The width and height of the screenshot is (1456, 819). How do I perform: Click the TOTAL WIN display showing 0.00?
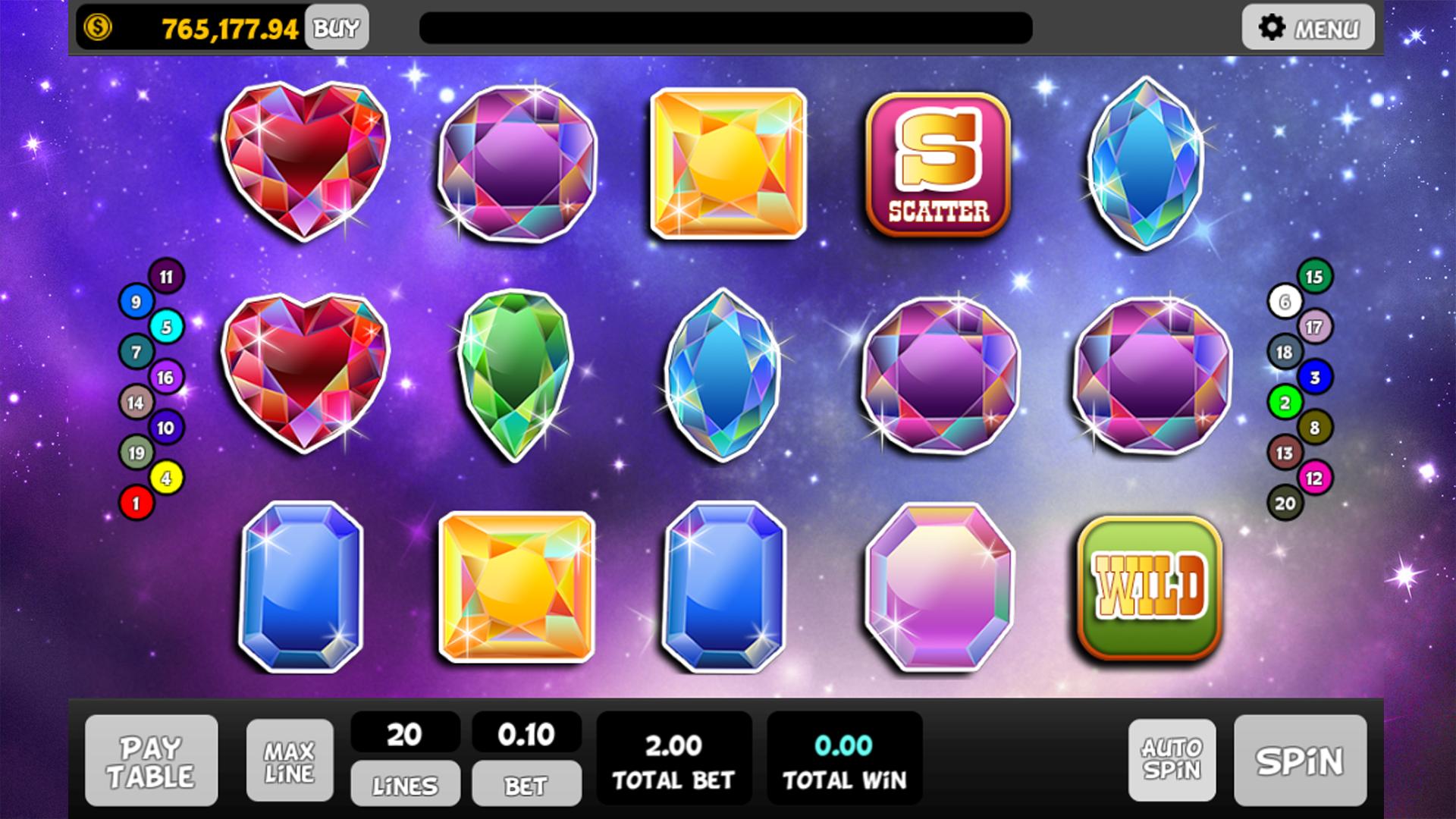(x=844, y=758)
